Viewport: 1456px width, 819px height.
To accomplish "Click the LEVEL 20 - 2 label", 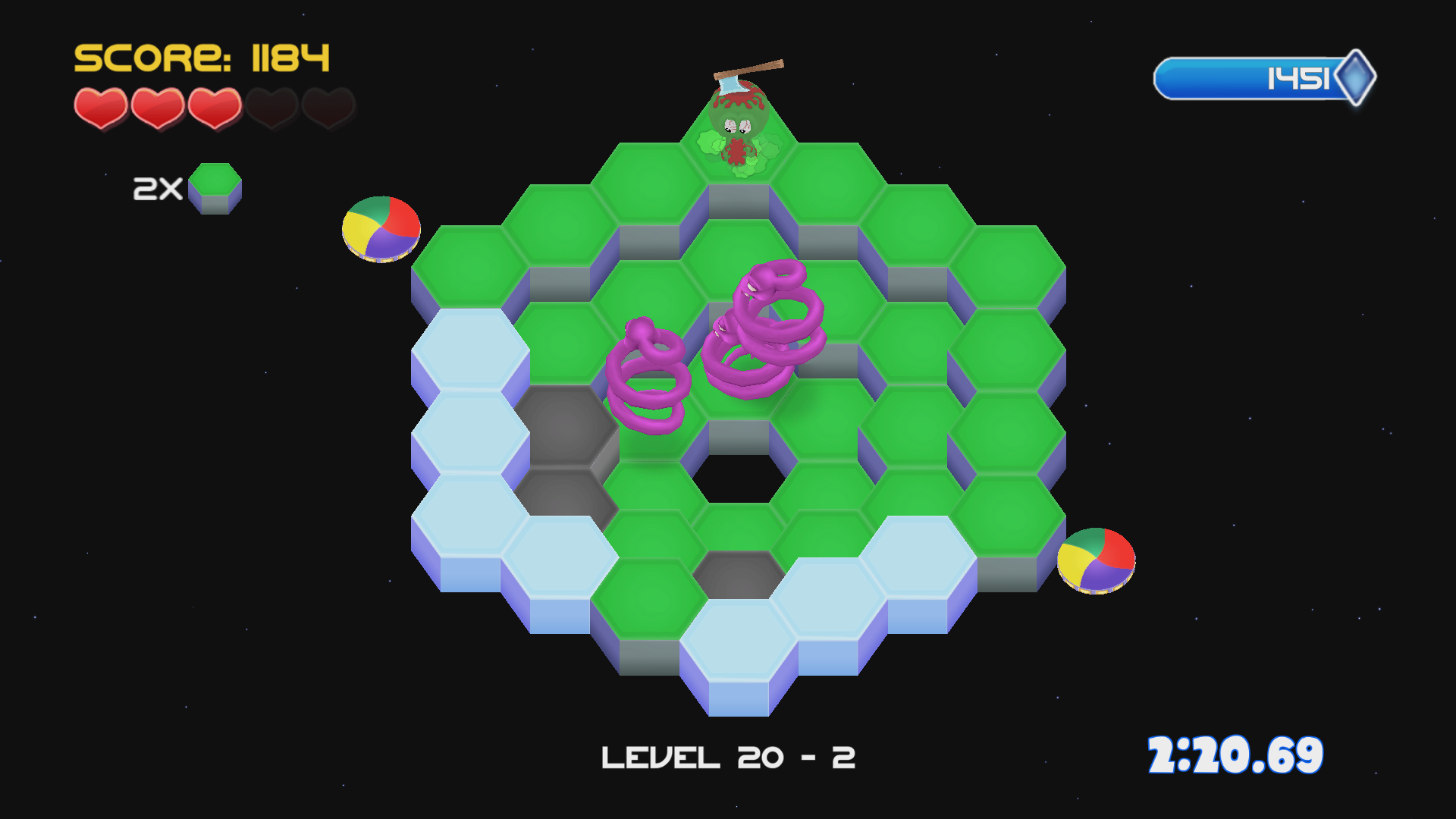I will click(728, 755).
